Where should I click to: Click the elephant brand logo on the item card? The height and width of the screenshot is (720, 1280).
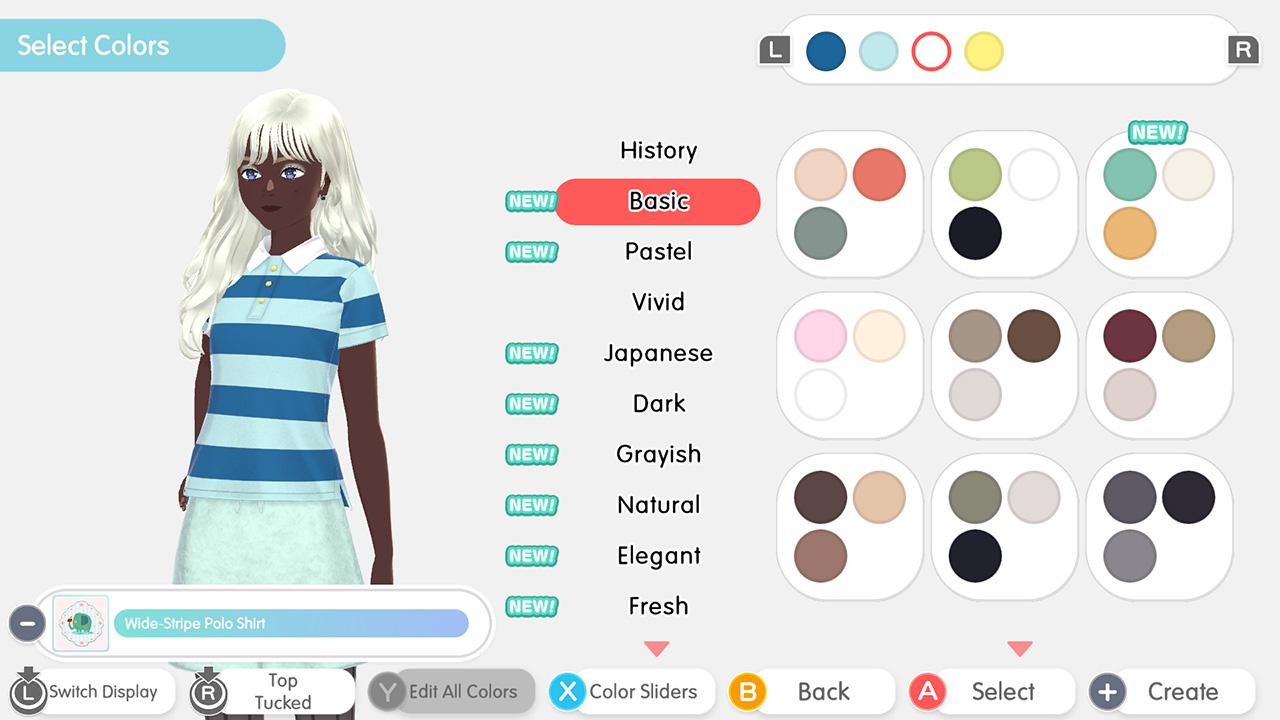tap(80, 623)
